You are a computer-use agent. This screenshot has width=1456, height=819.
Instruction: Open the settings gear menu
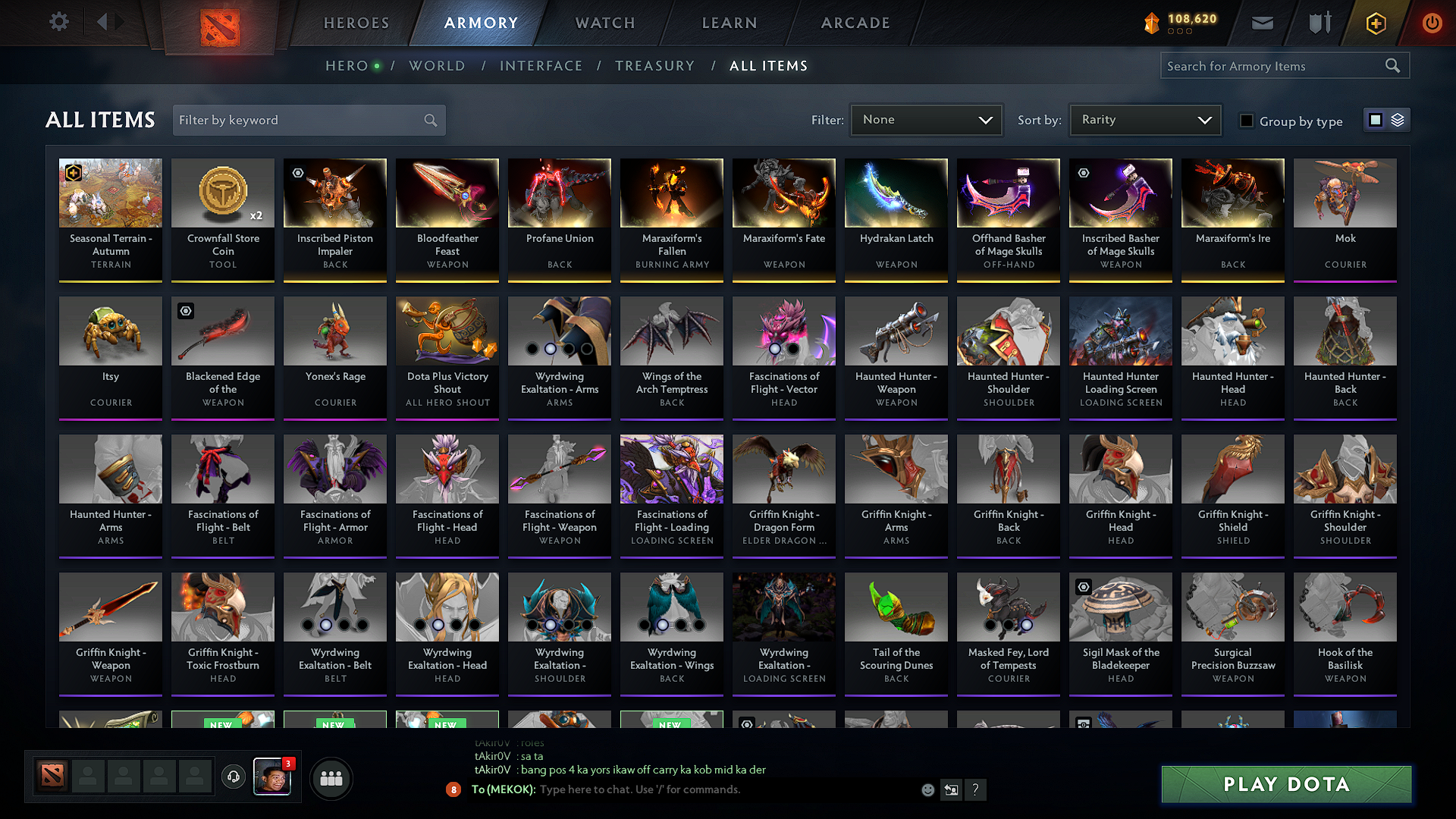pos(59,22)
